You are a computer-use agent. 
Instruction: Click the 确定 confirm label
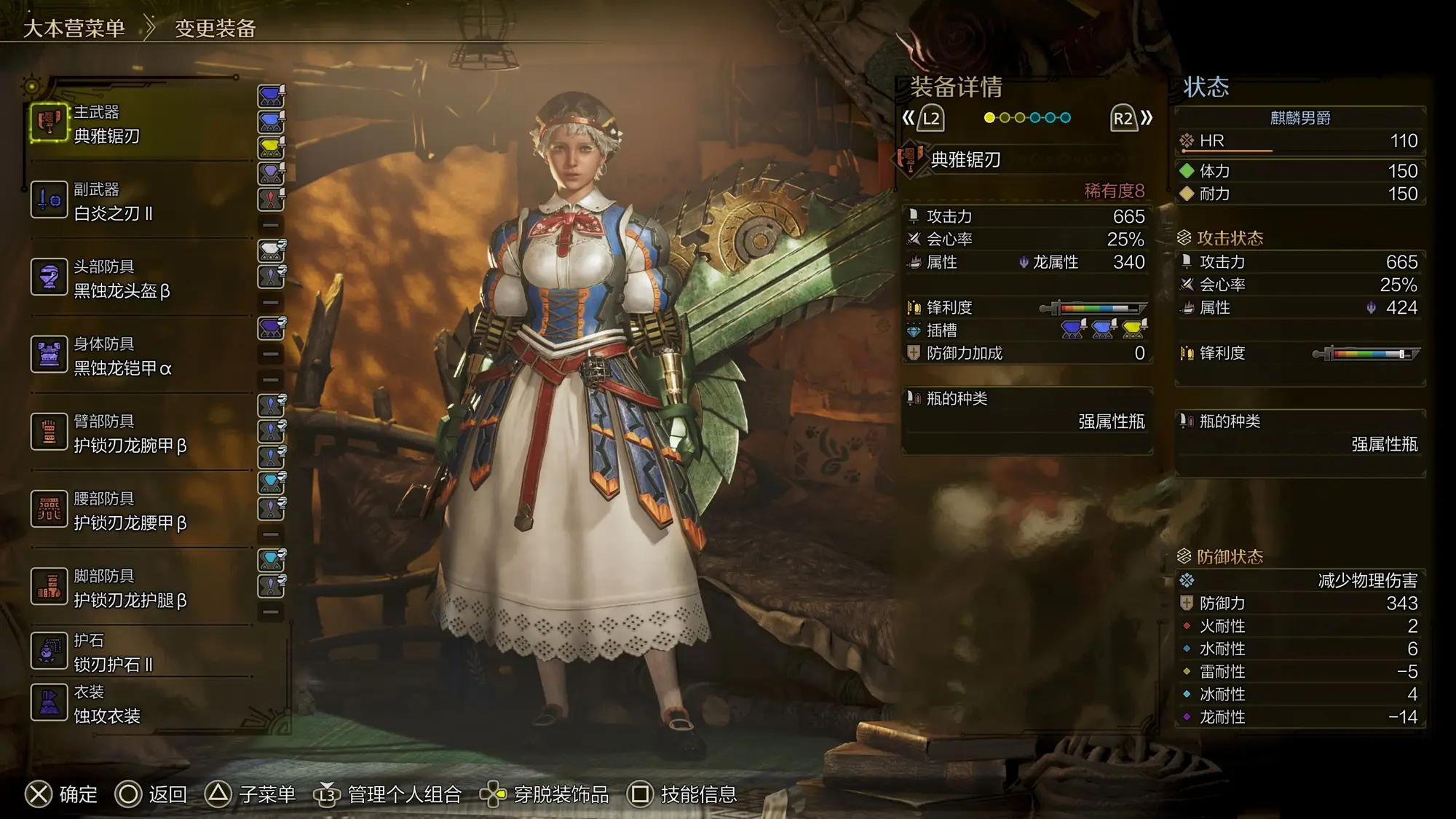(78, 794)
